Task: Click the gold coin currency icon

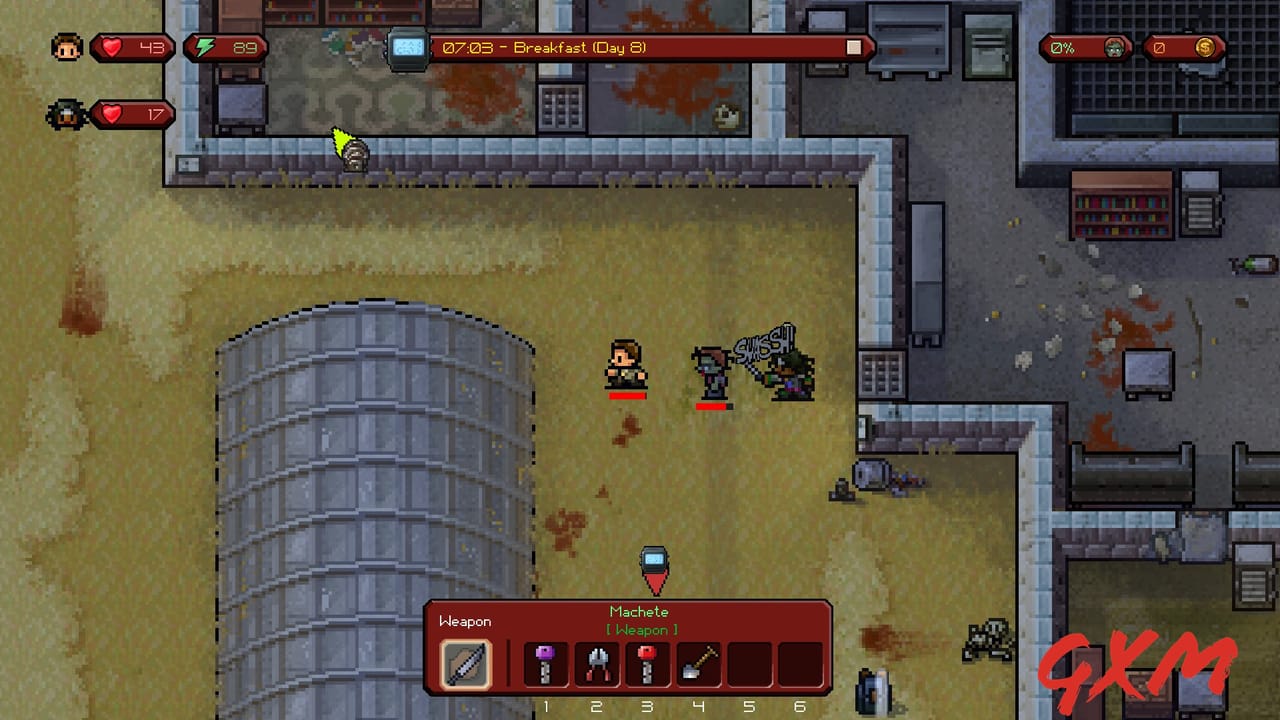Action: [1204, 45]
